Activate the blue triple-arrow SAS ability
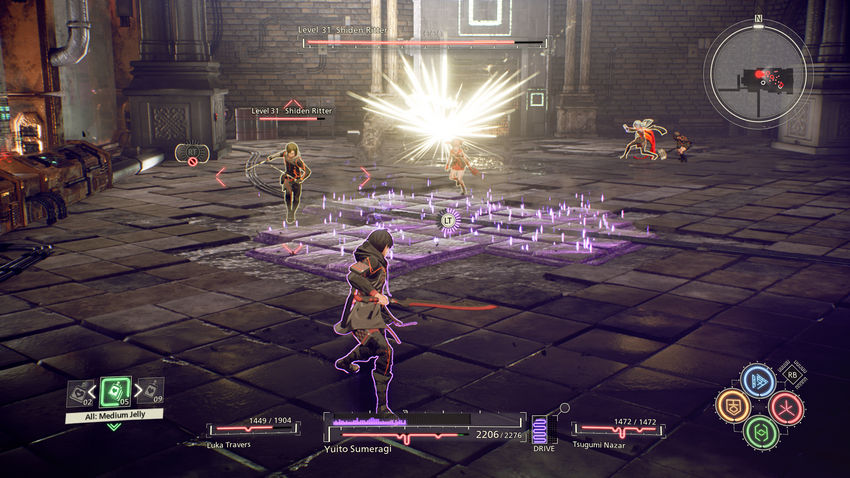 point(758,380)
